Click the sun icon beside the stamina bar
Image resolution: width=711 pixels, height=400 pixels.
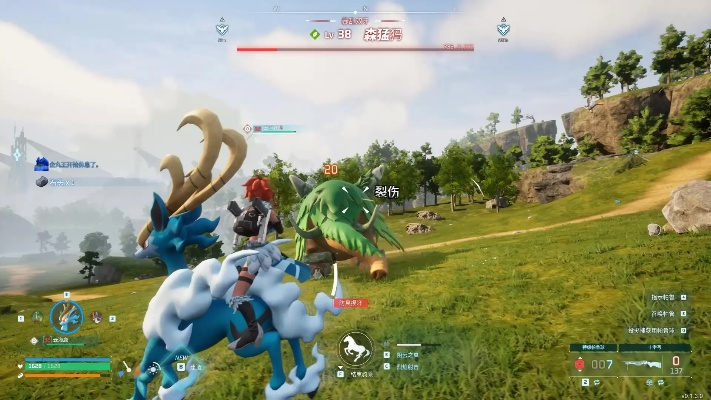pos(153,367)
